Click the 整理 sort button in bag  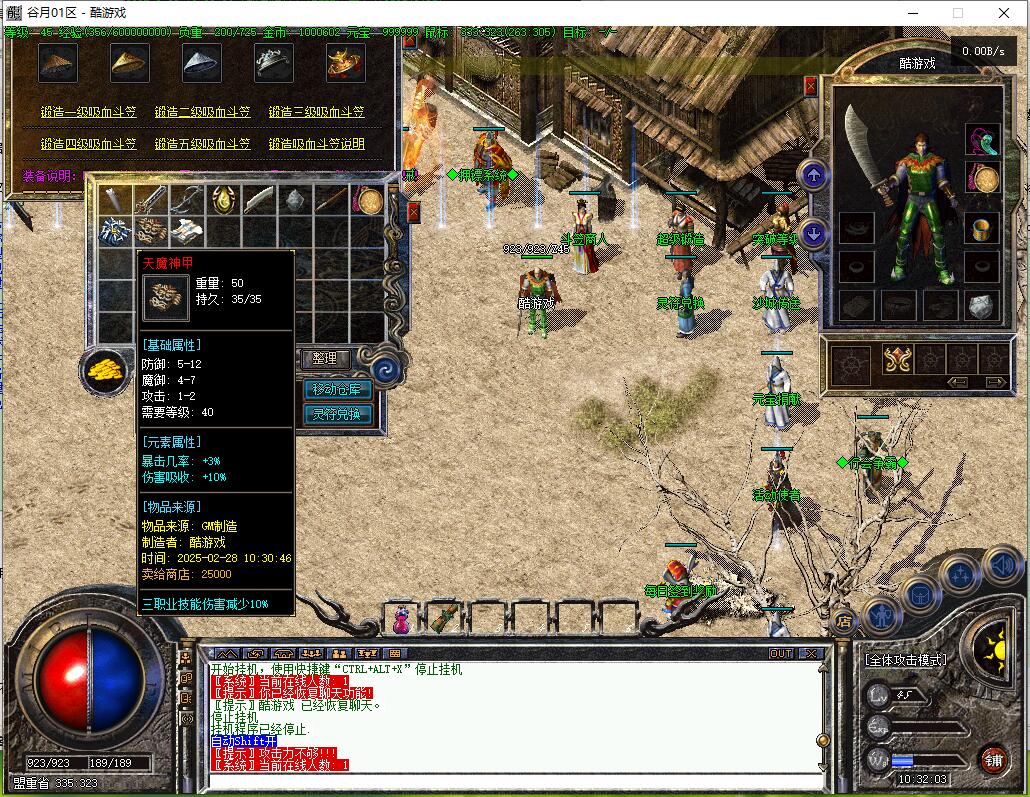(325, 358)
